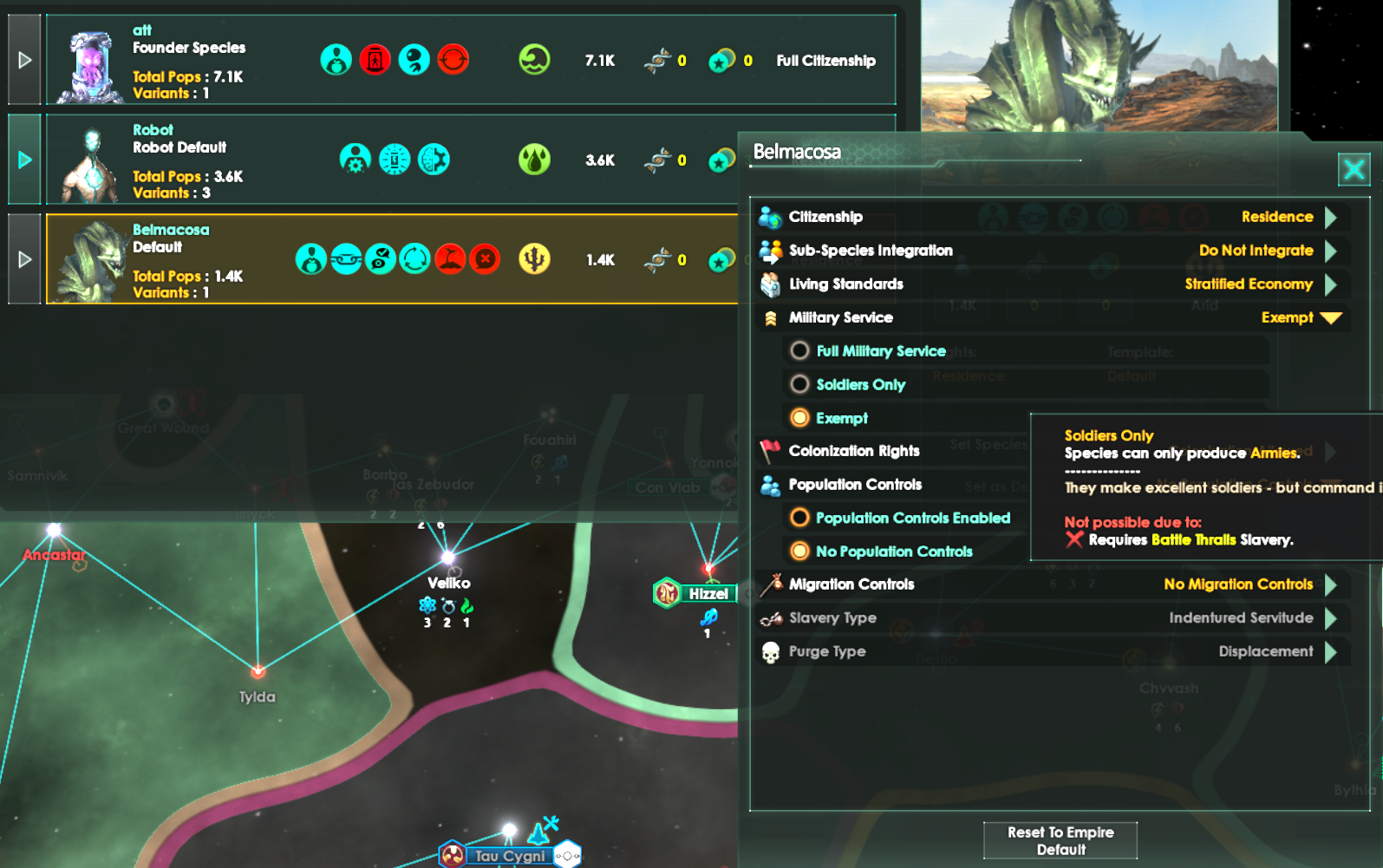
Task: Expand the Robot species row
Action: 23,159
